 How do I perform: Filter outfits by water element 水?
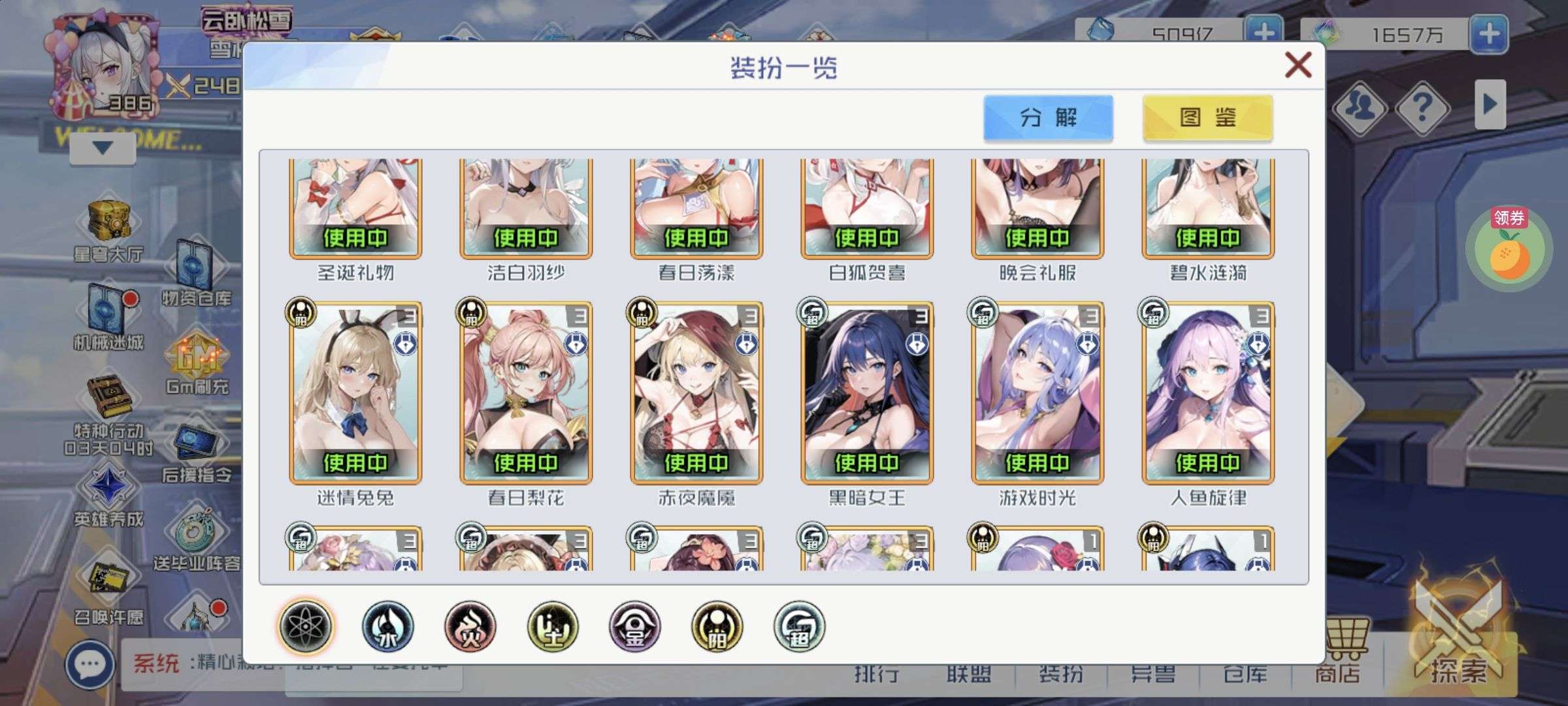tap(388, 626)
